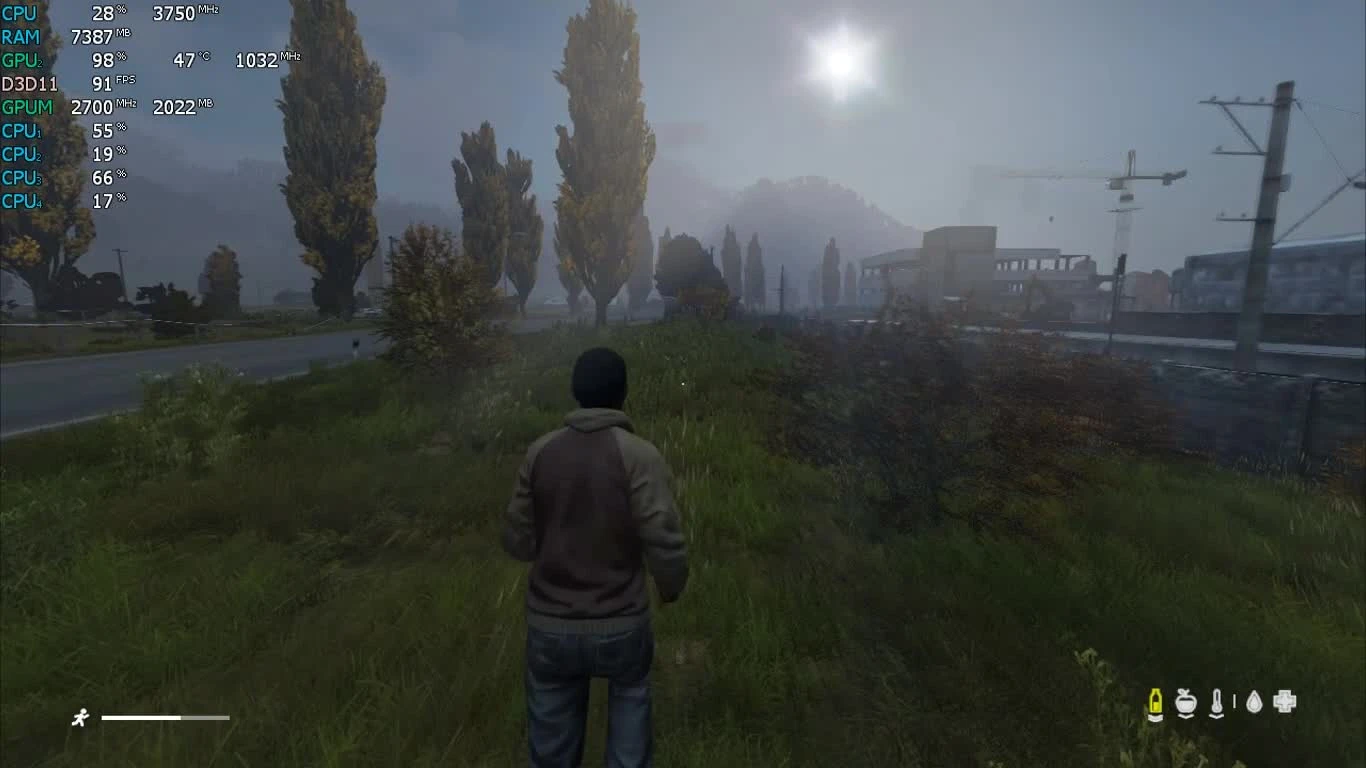The image size is (1366, 768).
Task: Click the white crosshair dot at screen center
Action: (x=683, y=384)
